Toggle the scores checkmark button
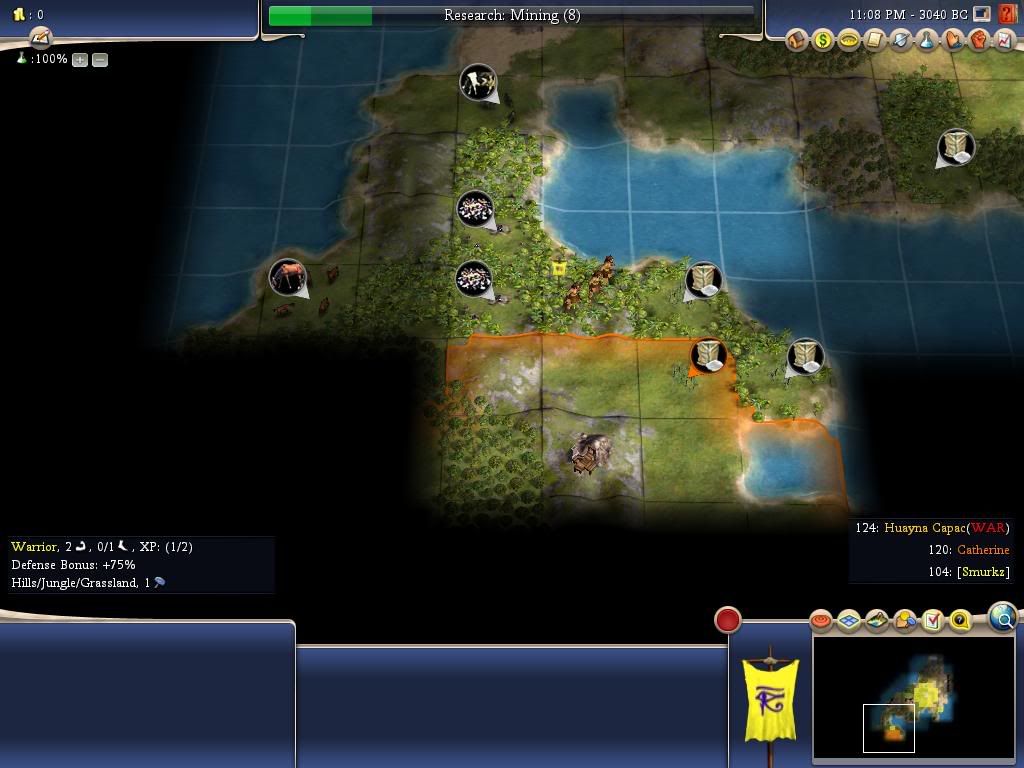 (x=933, y=621)
